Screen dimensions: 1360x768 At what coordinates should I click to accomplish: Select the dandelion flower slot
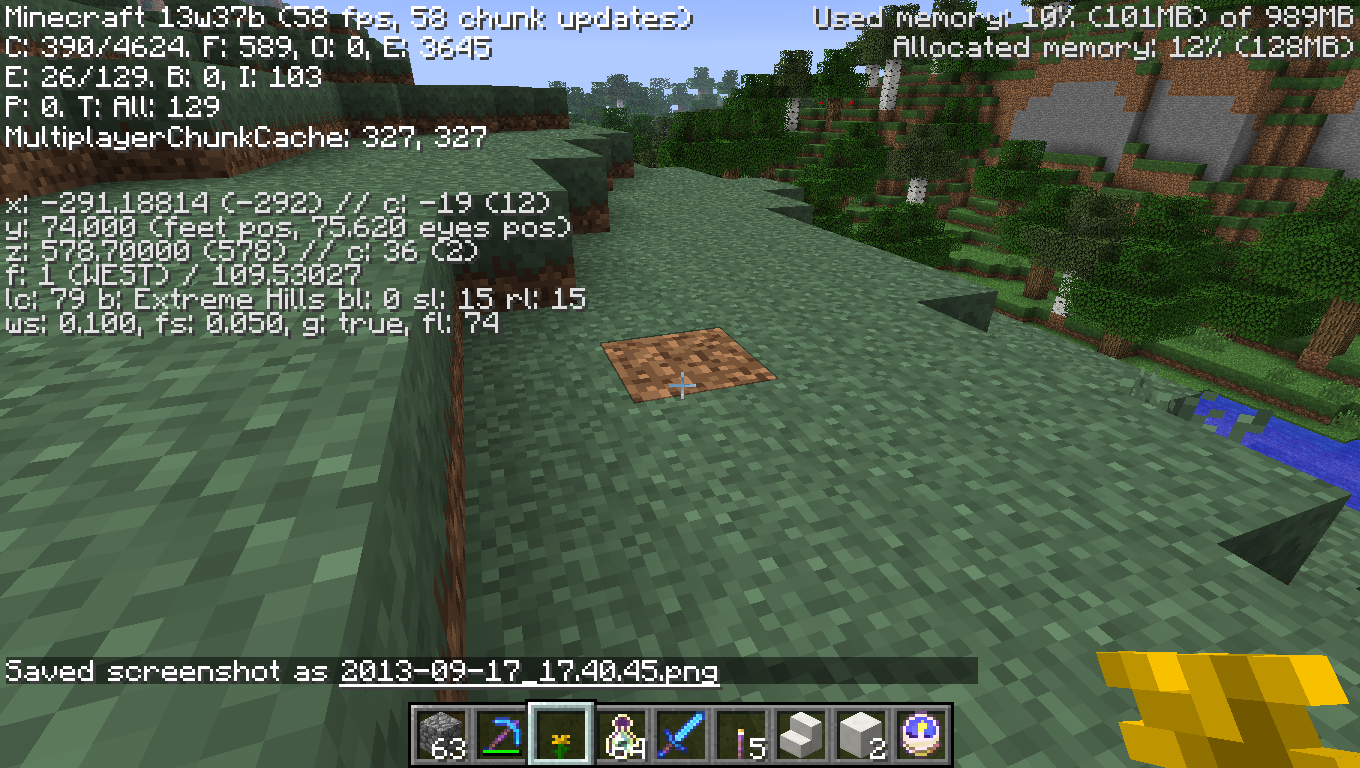560,735
